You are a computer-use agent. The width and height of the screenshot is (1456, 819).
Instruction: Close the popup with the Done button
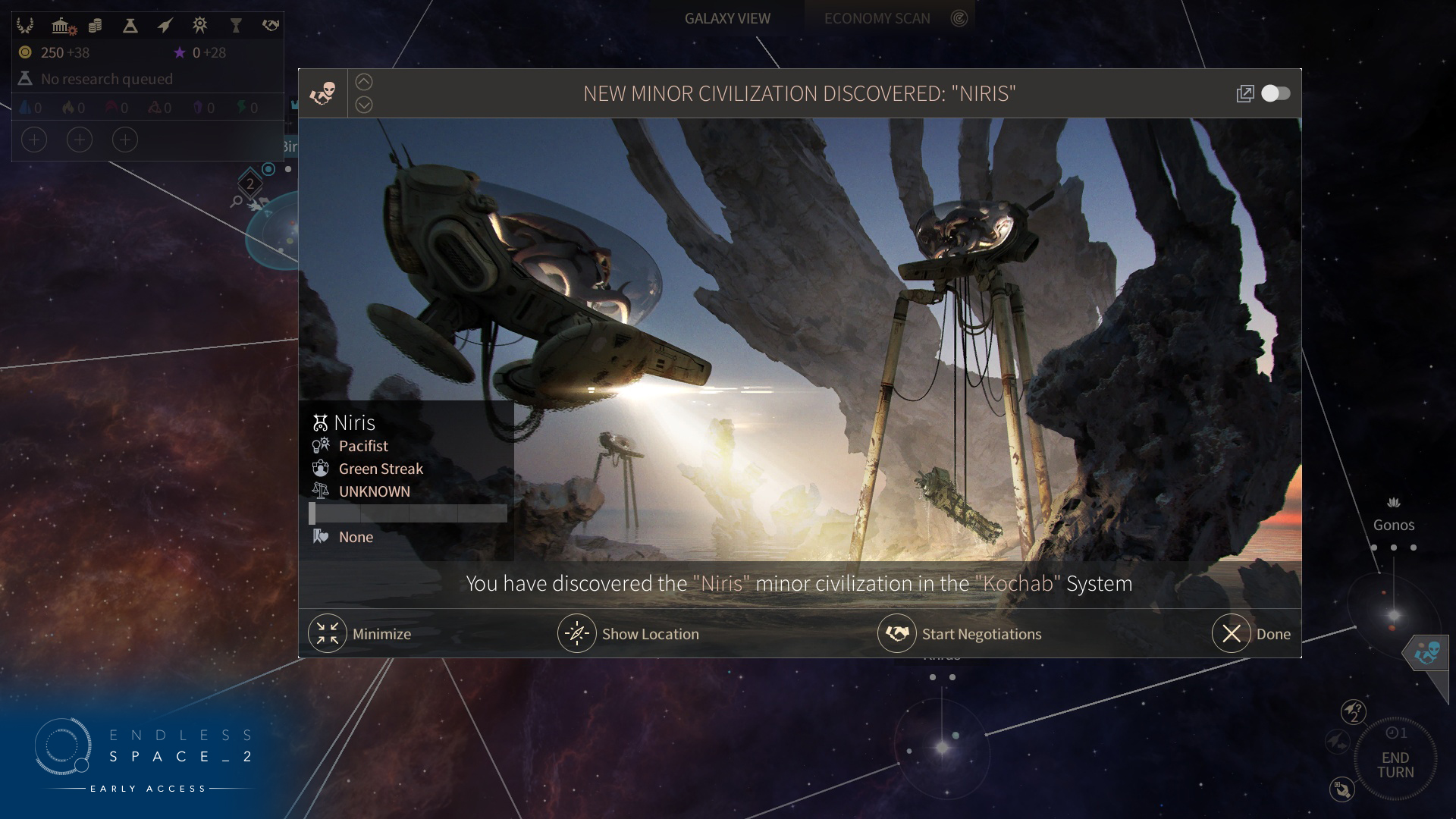[x=1232, y=633]
